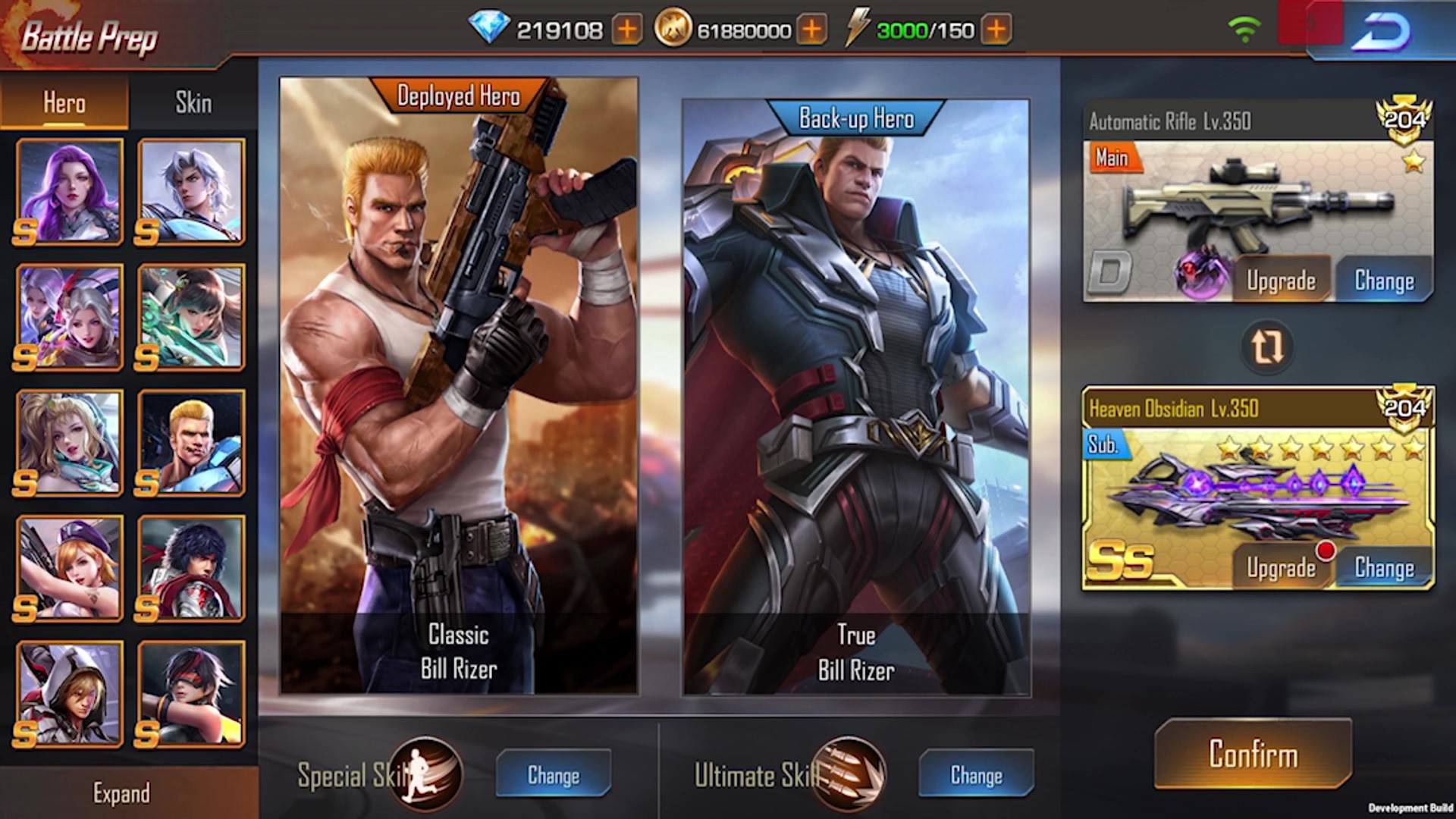Change the Special Skill
The width and height of the screenshot is (1456, 819).
tap(554, 774)
